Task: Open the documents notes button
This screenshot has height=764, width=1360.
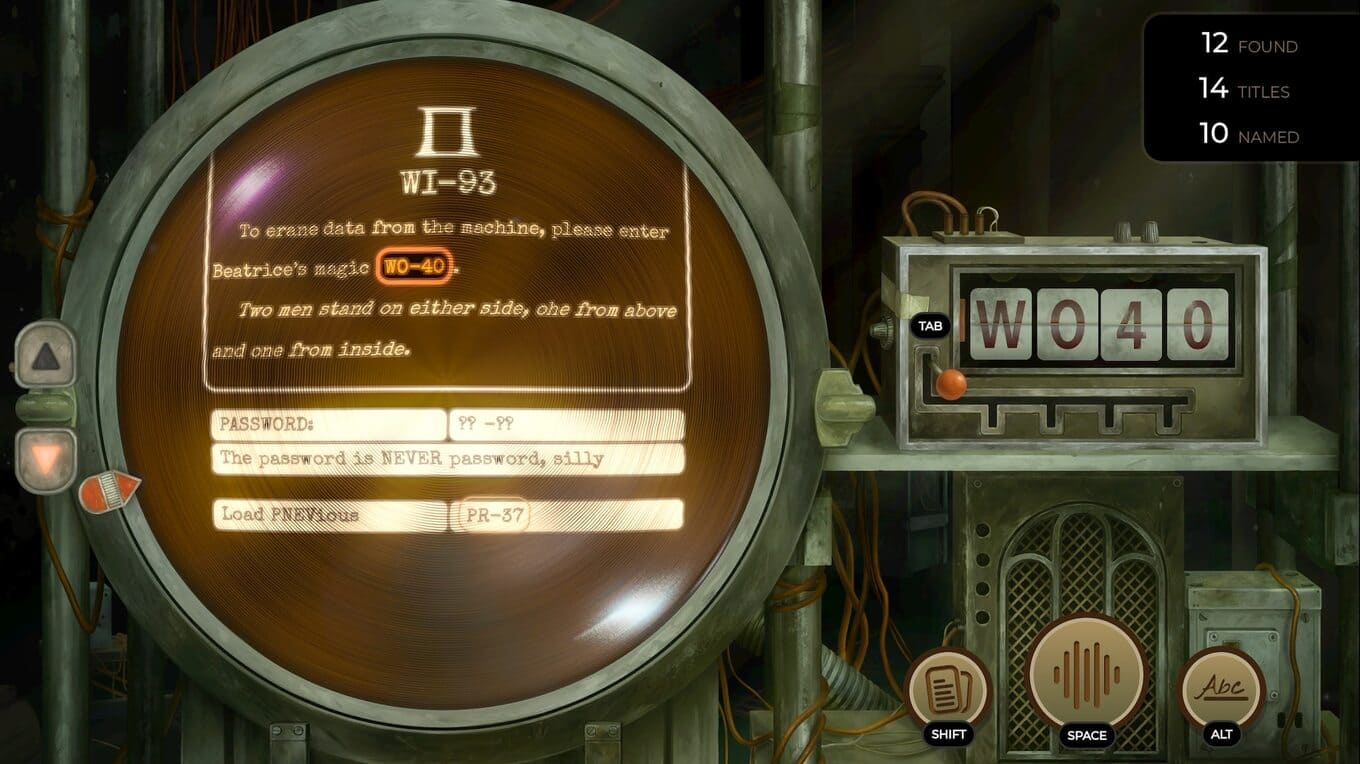Action: click(x=946, y=689)
